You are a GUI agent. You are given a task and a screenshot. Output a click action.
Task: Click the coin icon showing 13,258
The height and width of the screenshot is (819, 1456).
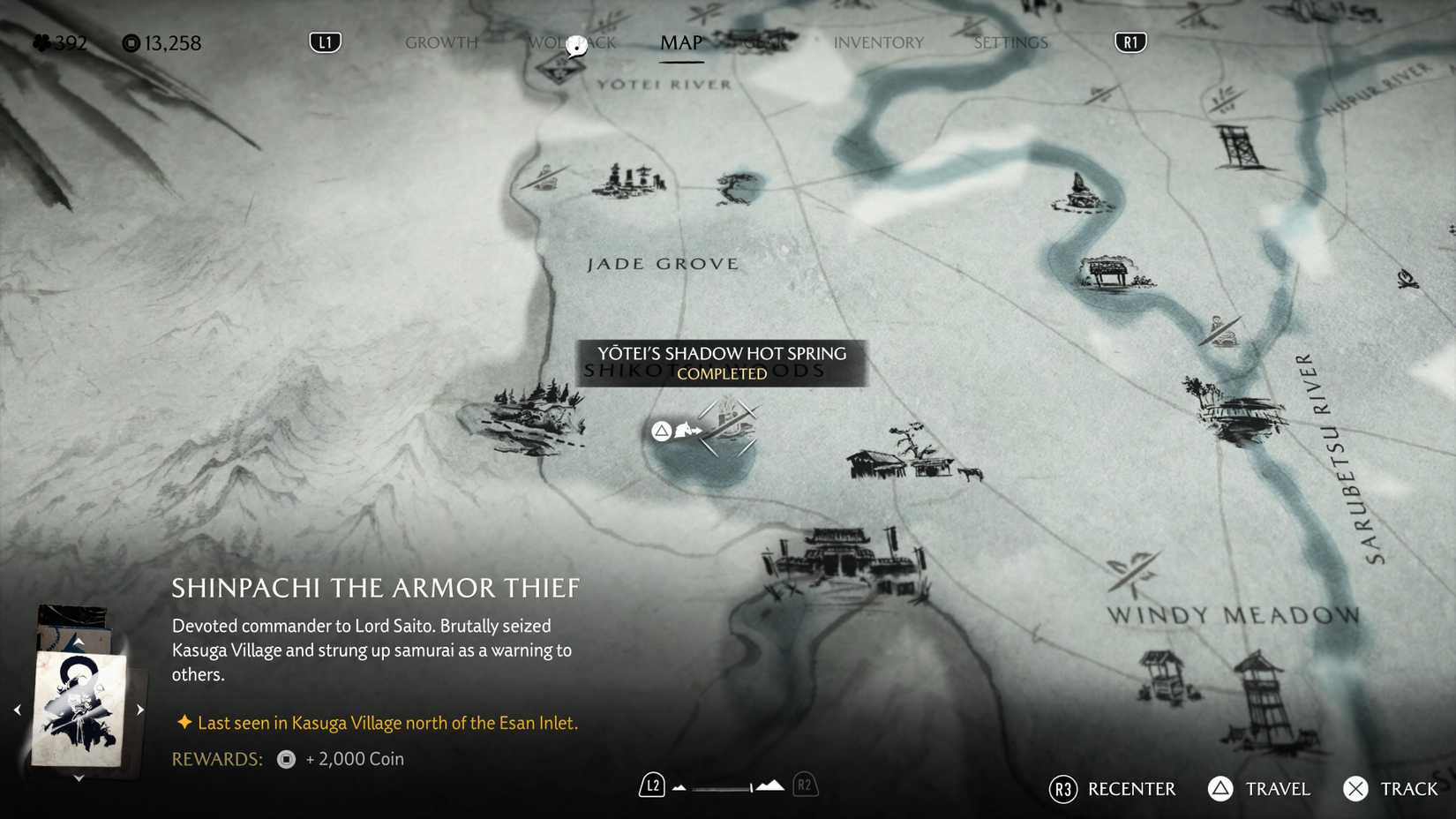pyautogui.click(x=131, y=42)
